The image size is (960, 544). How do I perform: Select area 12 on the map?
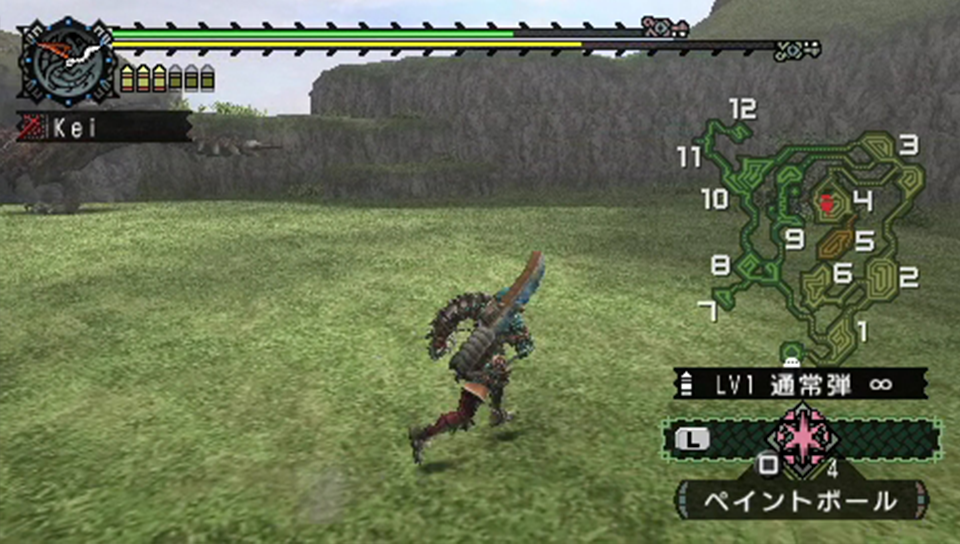[x=742, y=109]
